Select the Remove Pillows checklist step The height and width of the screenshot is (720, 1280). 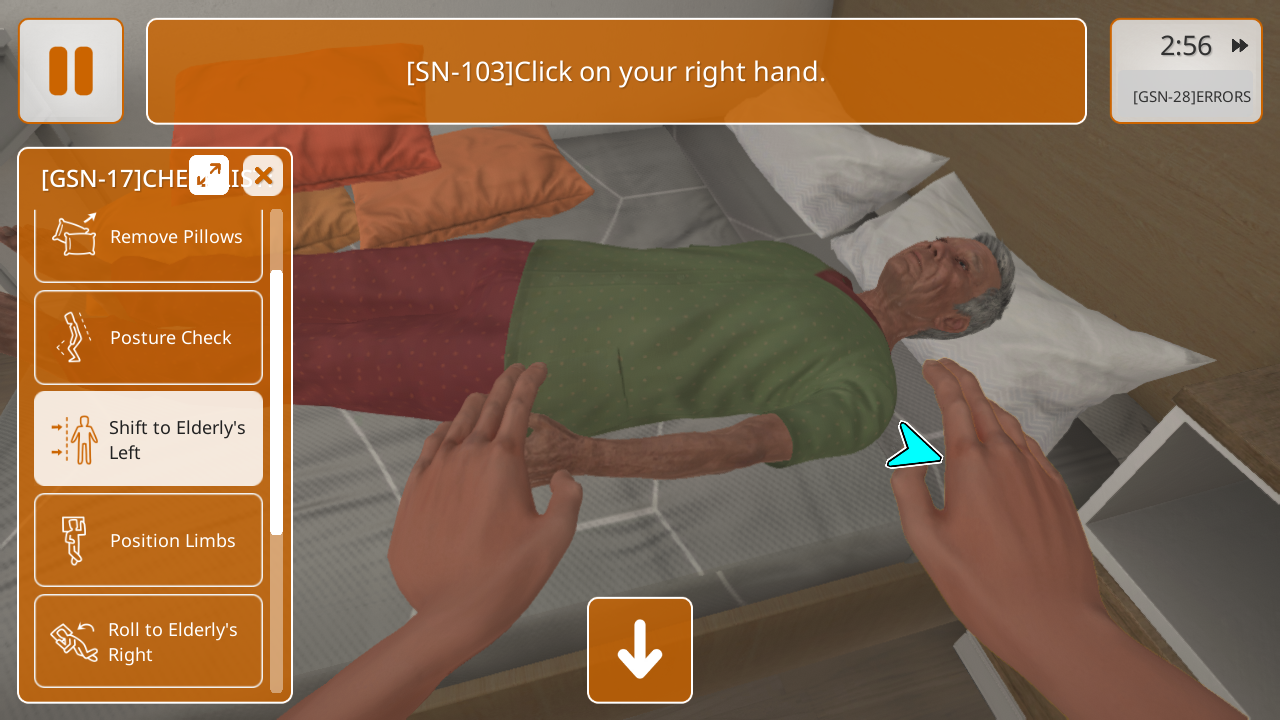tap(148, 242)
